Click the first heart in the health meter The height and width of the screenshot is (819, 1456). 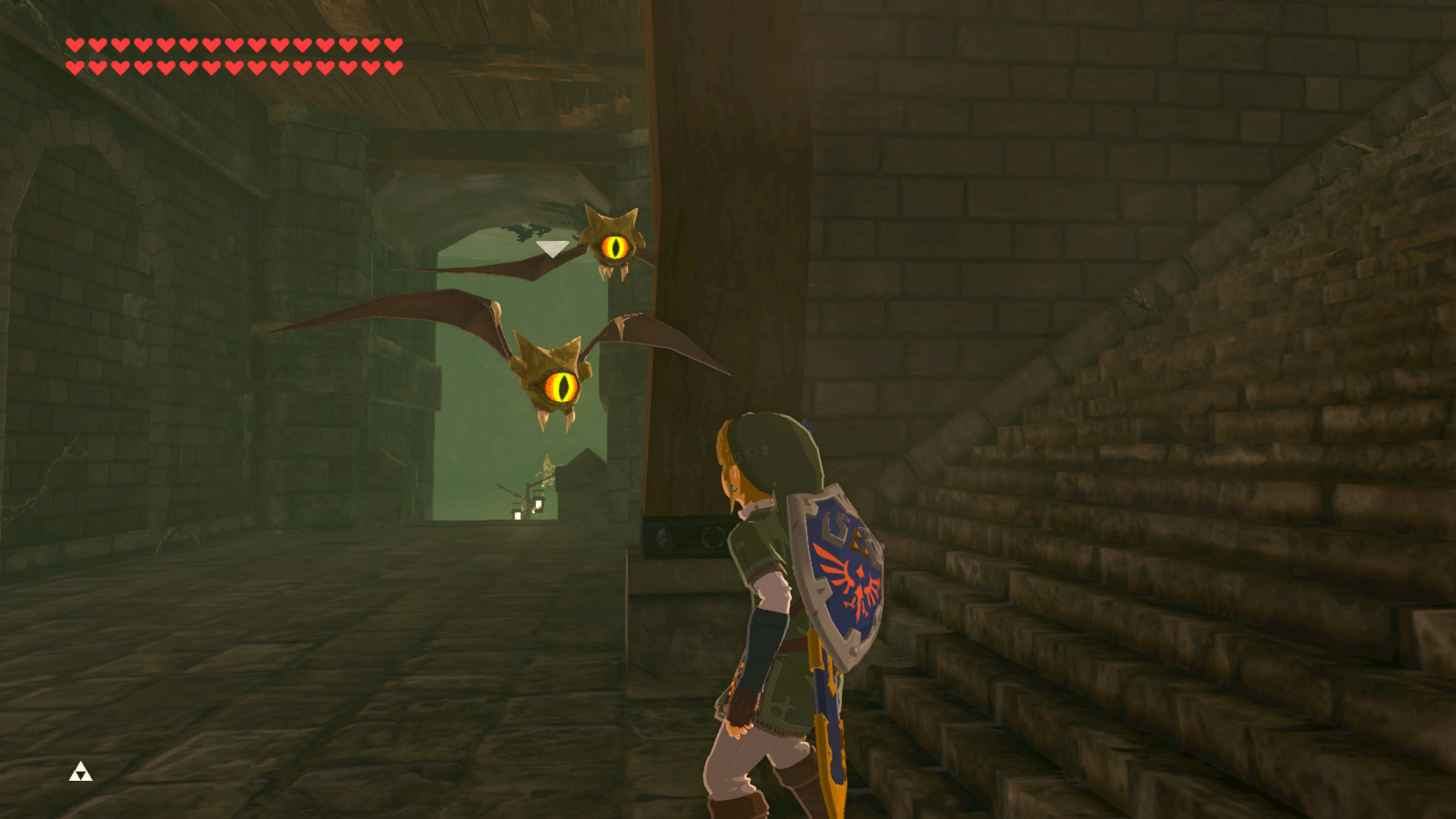click(75, 45)
